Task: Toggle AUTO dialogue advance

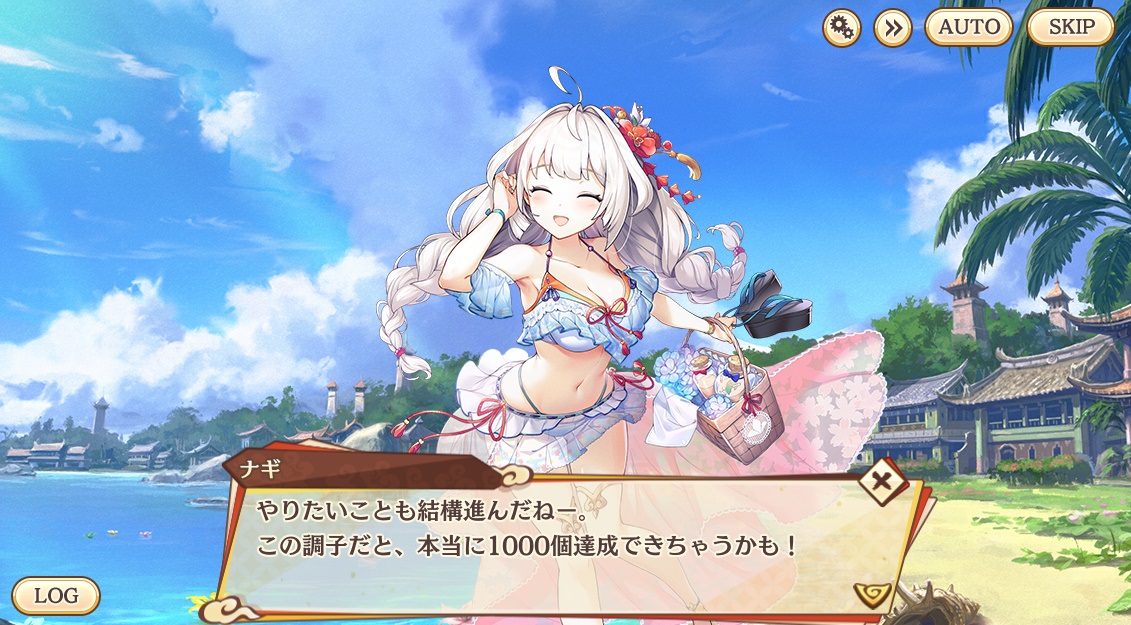Action: pos(968,27)
